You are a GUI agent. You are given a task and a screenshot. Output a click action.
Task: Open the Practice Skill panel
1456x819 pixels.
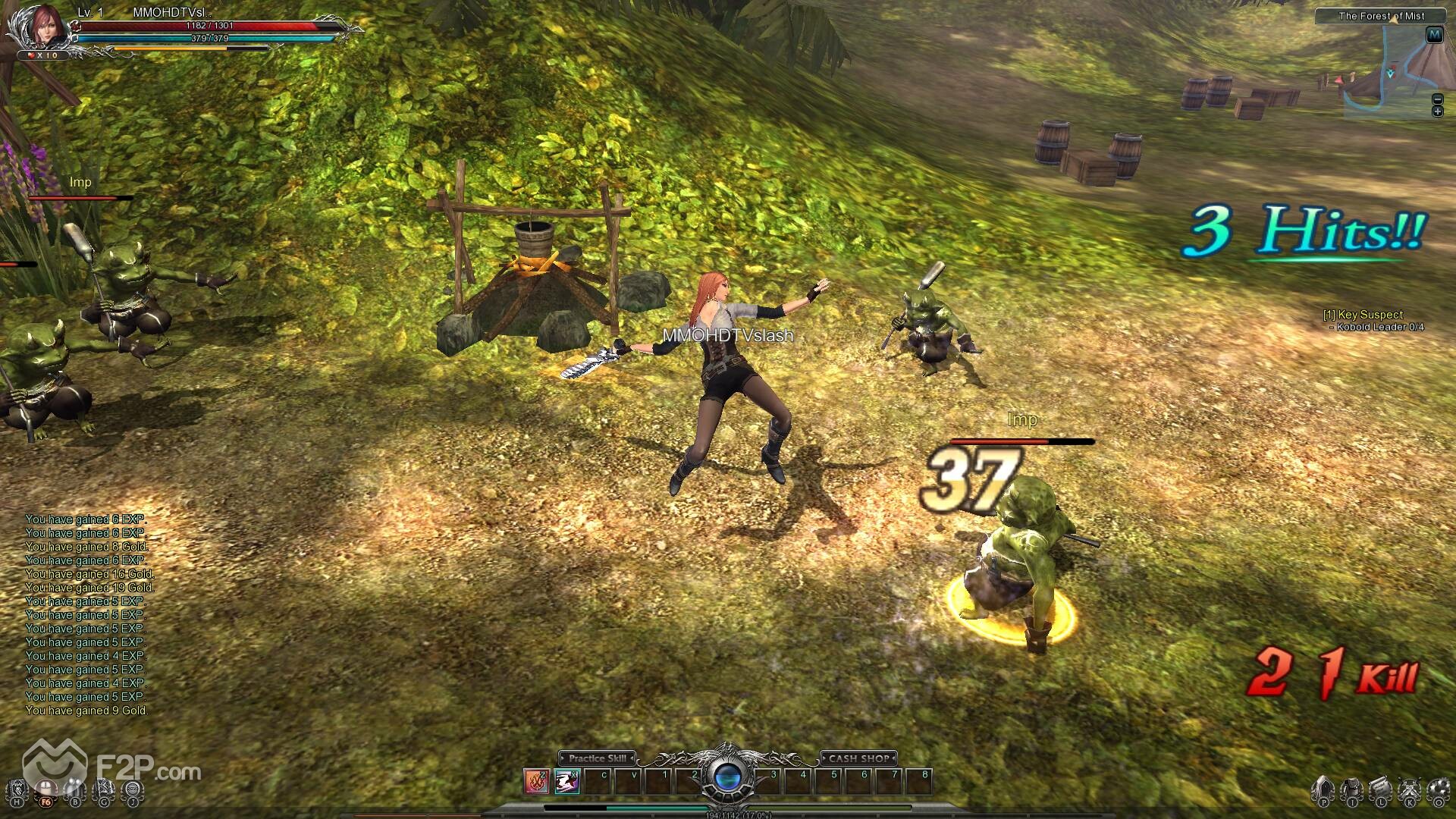(x=598, y=758)
